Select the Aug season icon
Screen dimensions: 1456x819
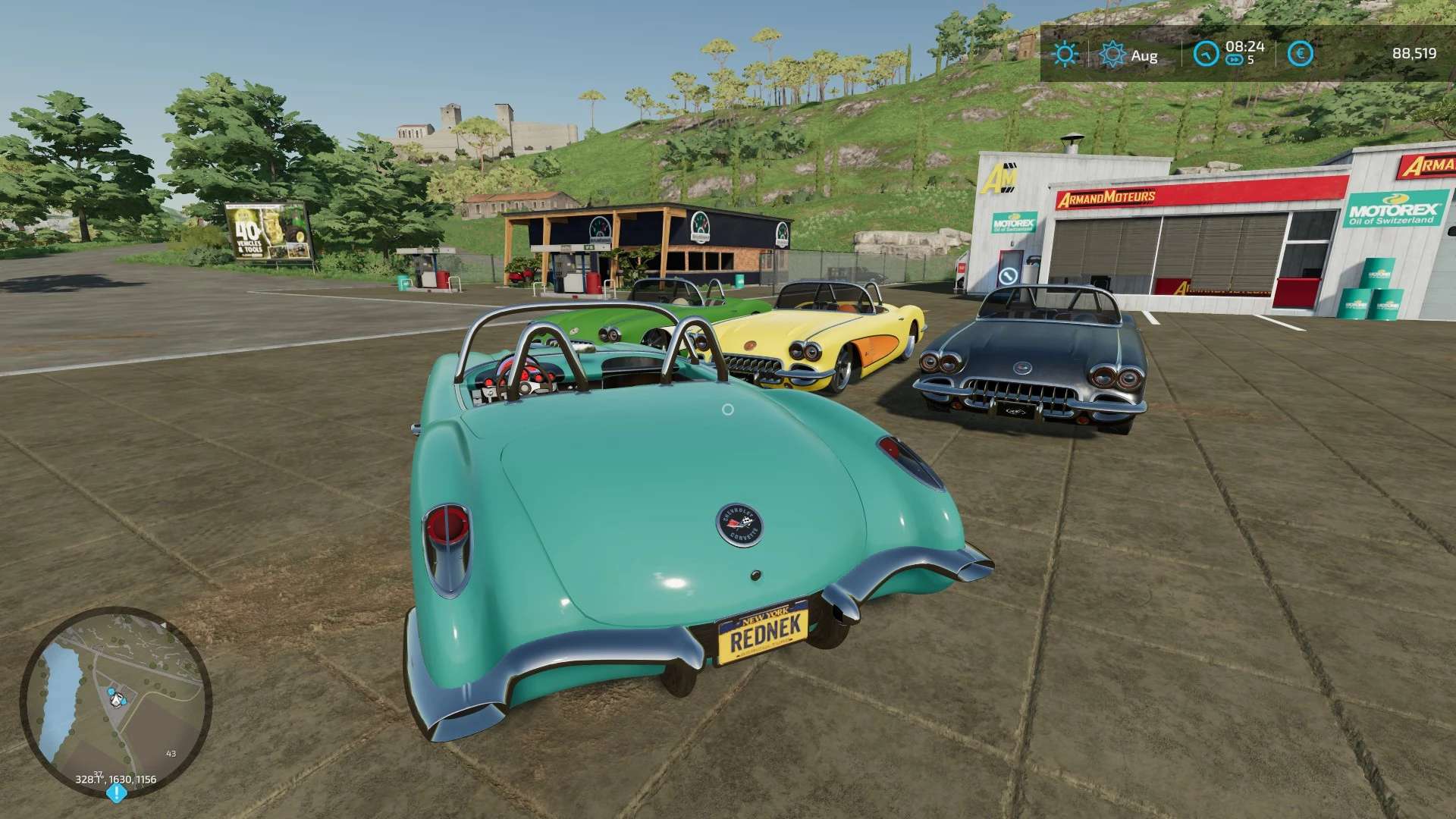(x=1112, y=54)
